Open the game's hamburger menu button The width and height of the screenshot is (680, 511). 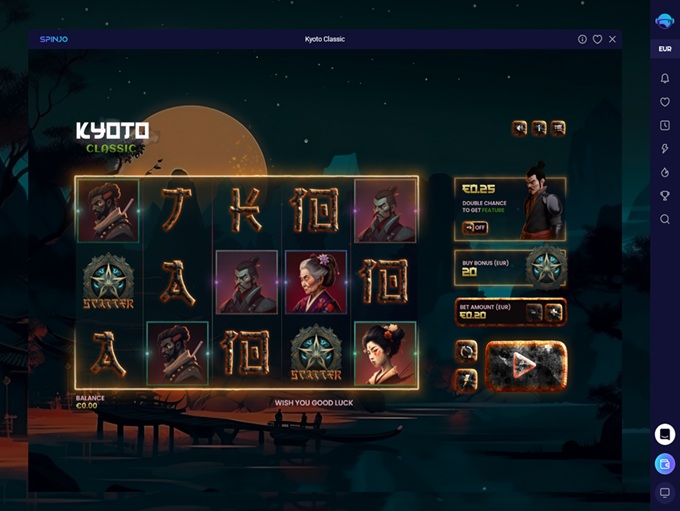coord(558,128)
